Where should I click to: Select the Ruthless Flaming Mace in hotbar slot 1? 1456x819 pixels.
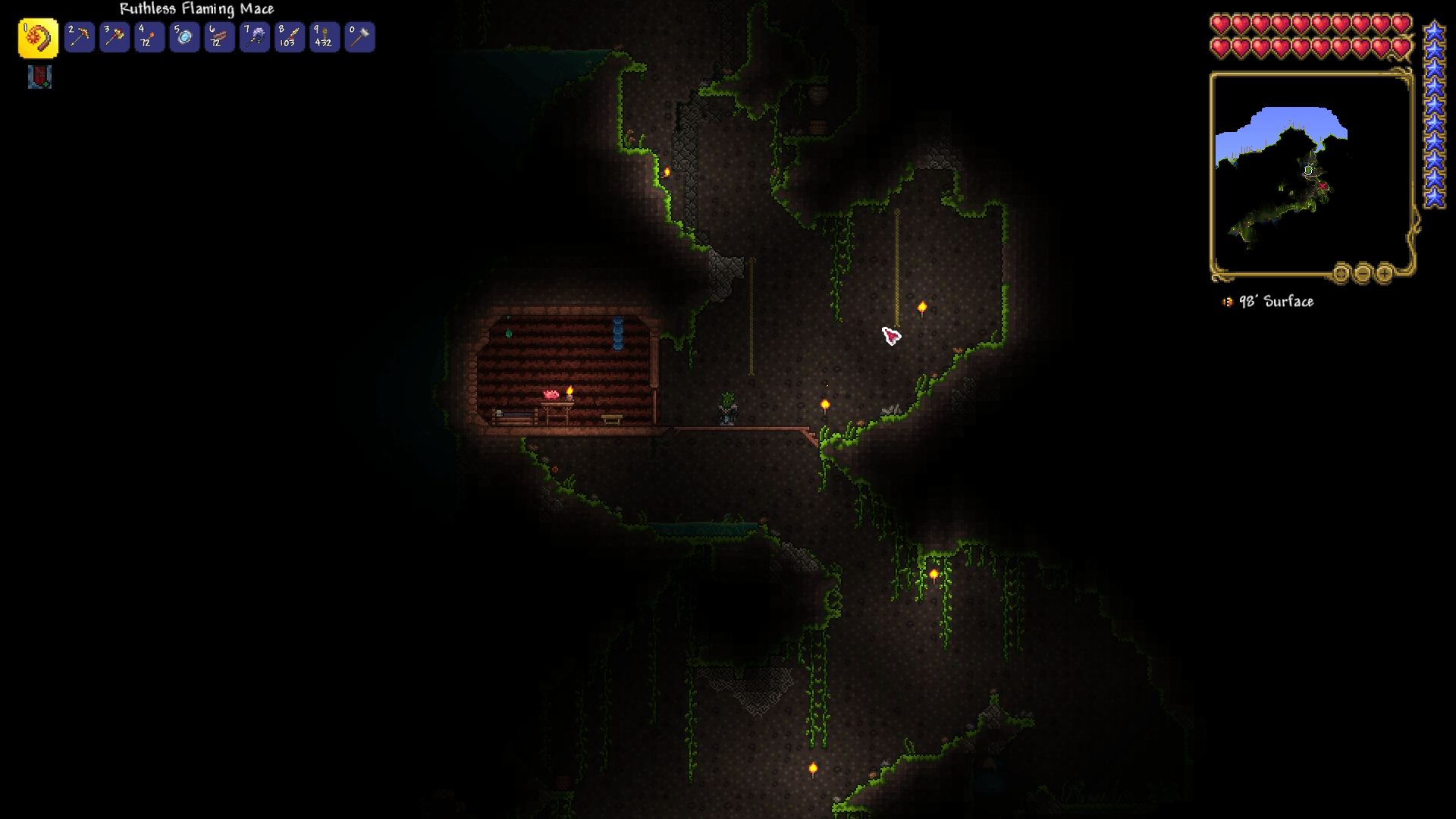click(x=38, y=37)
